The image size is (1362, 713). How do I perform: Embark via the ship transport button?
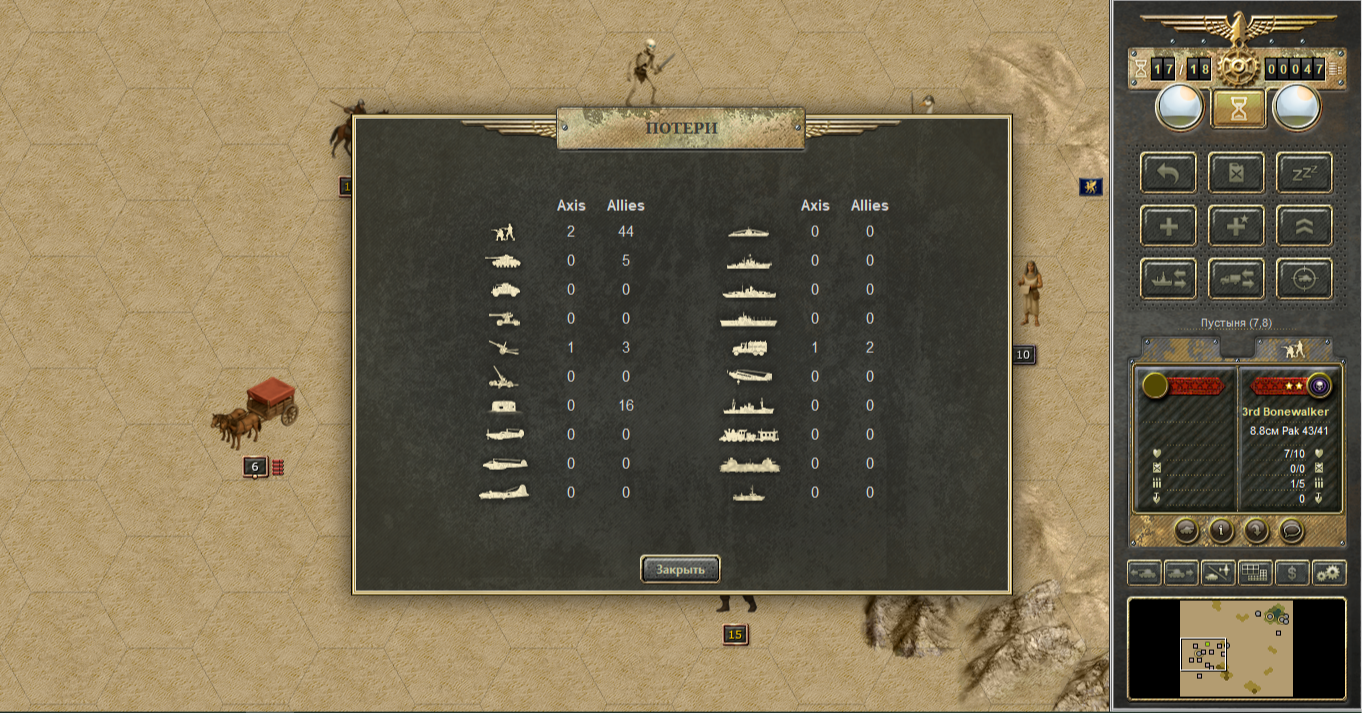point(1168,279)
